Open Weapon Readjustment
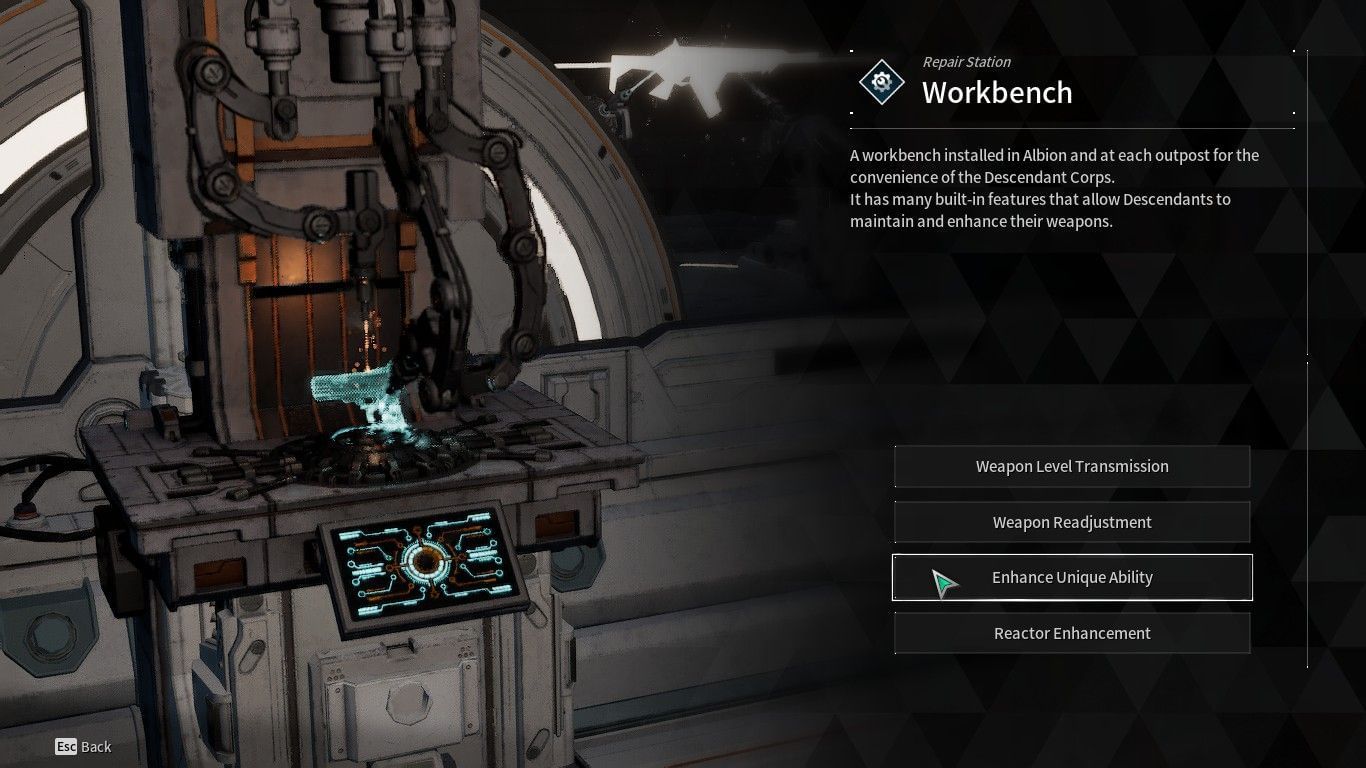This screenshot has width=1366, height=768. pos(1072,522)
